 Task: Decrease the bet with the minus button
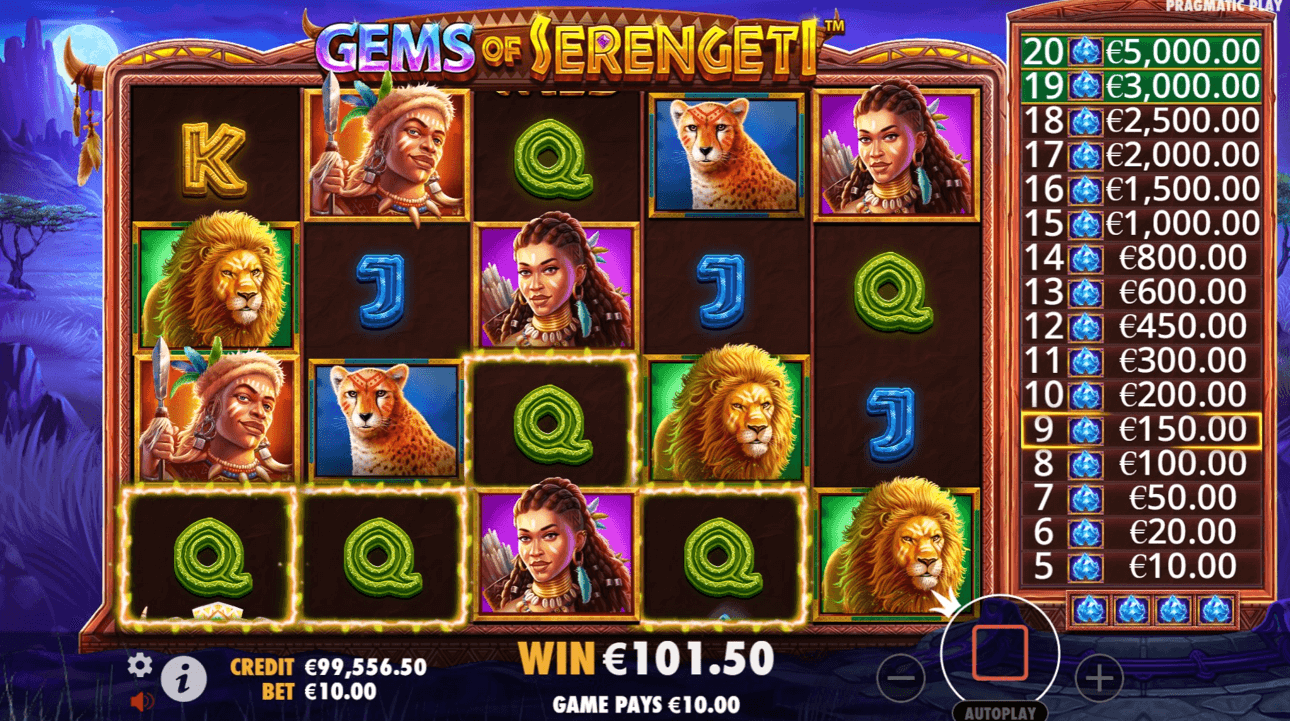tap(901, 680)
